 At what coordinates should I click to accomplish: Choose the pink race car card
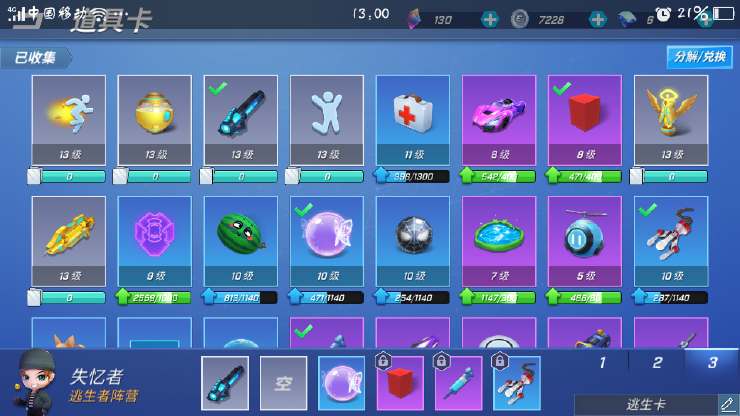point(498,119)
